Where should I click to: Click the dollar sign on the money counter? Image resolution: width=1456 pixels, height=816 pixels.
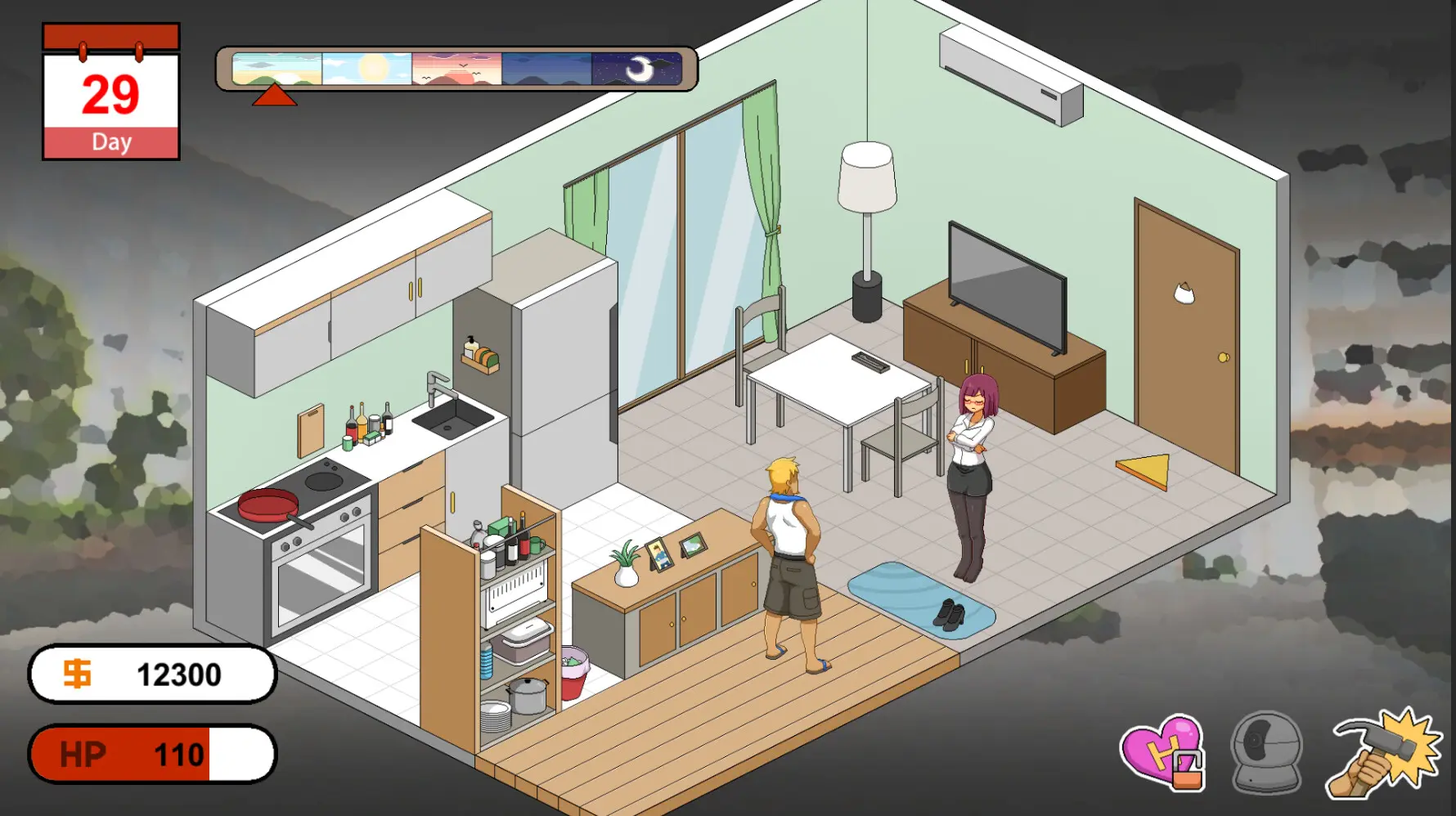[x=76, y=675]
